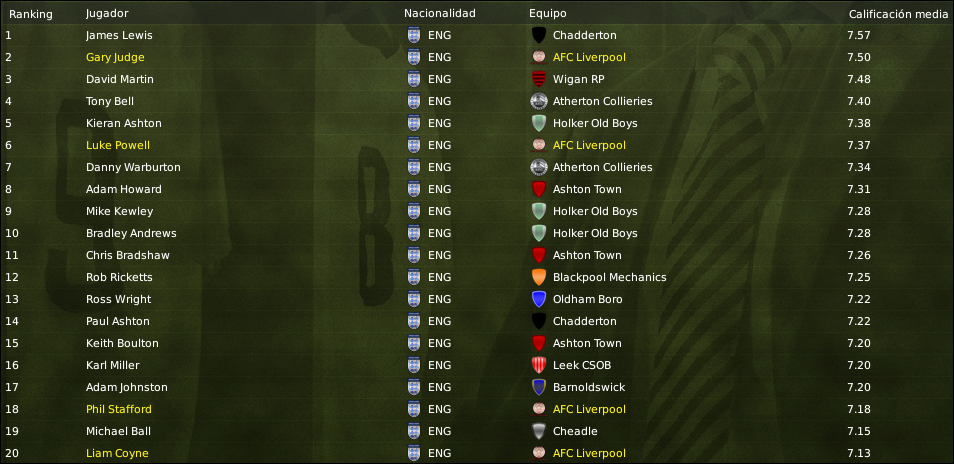Click the Nacionalidad column header
Screen dimensions: 954x464
pyautogui.click(x=440, y=14)
